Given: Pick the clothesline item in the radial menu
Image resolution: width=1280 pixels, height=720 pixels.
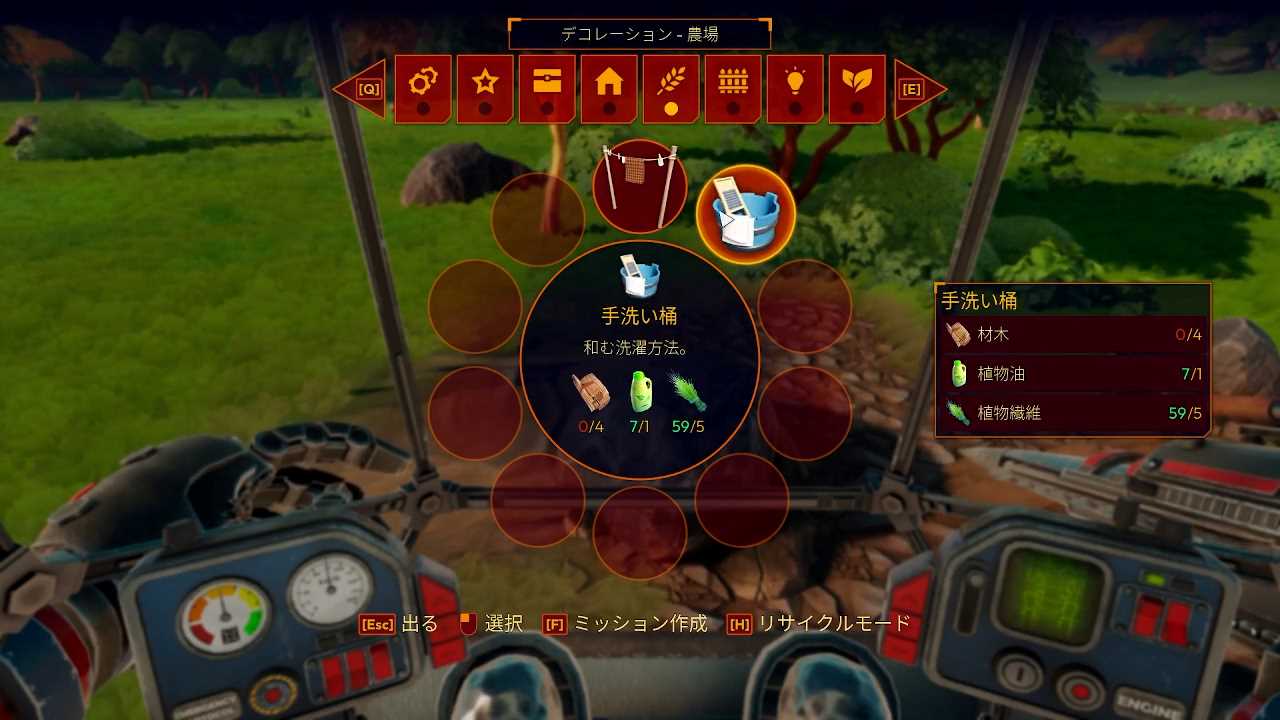Looking at the screenshot, I should [640, 186].
